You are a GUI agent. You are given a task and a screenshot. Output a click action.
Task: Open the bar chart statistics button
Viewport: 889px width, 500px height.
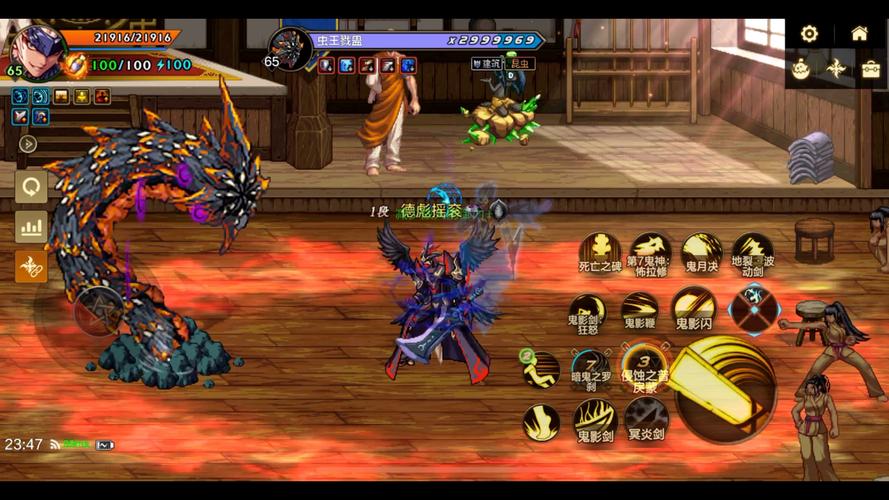click(31, 227)
